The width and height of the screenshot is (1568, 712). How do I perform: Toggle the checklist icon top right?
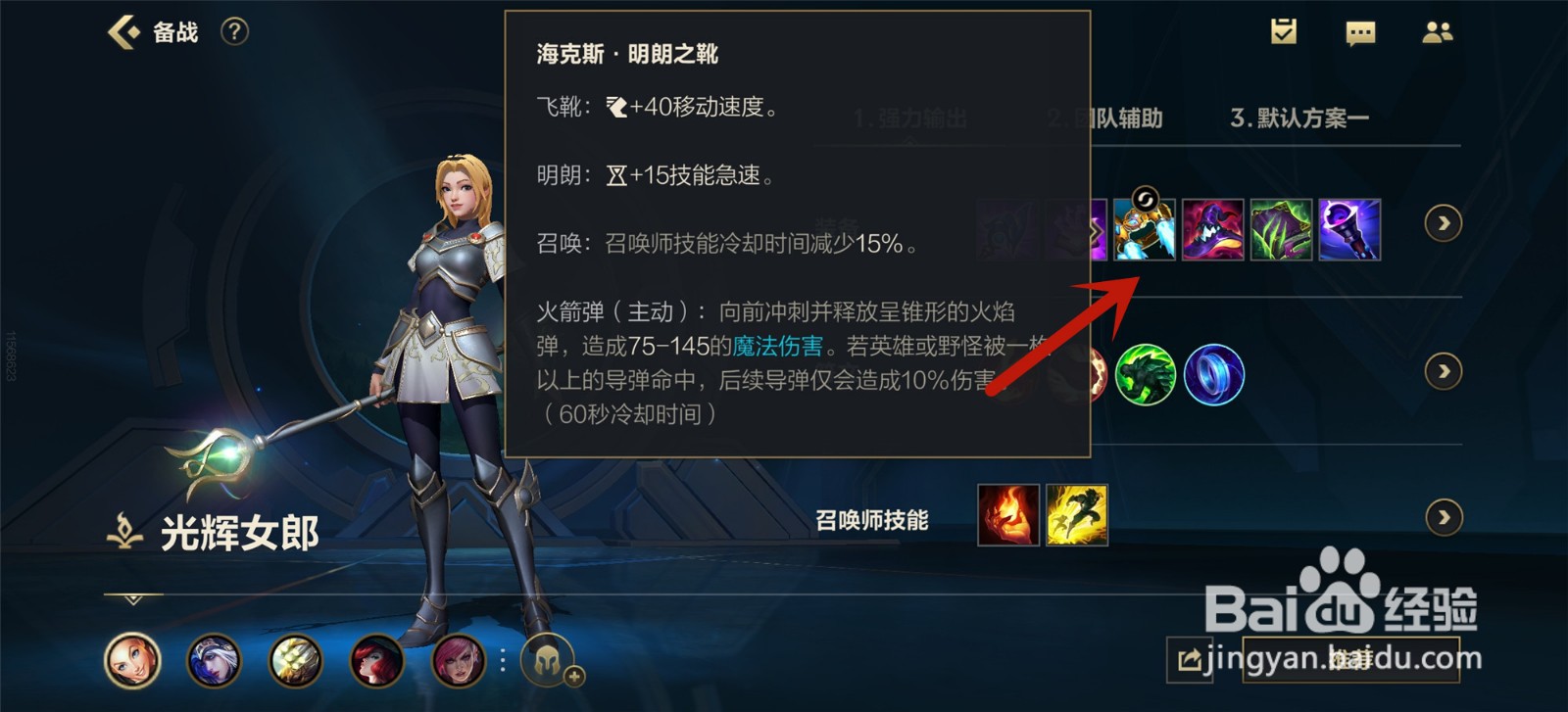pos(1285,32)
